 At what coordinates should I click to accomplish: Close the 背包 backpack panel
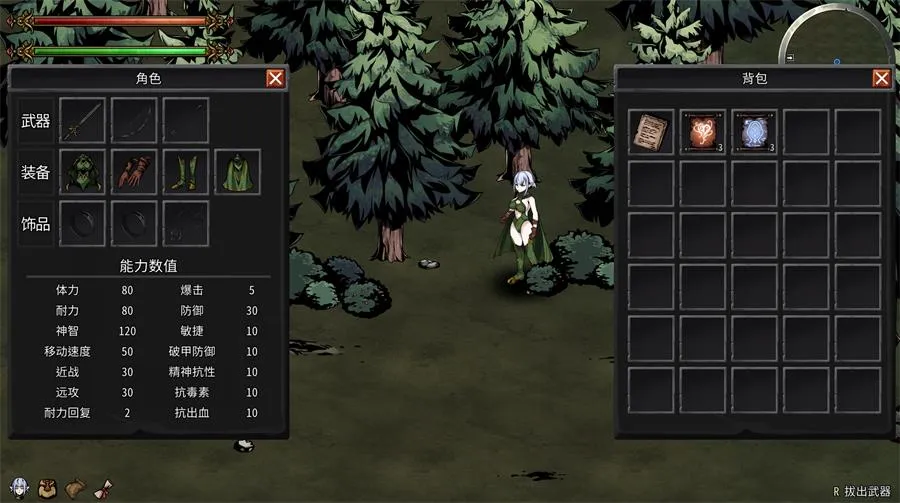point(881,79)
